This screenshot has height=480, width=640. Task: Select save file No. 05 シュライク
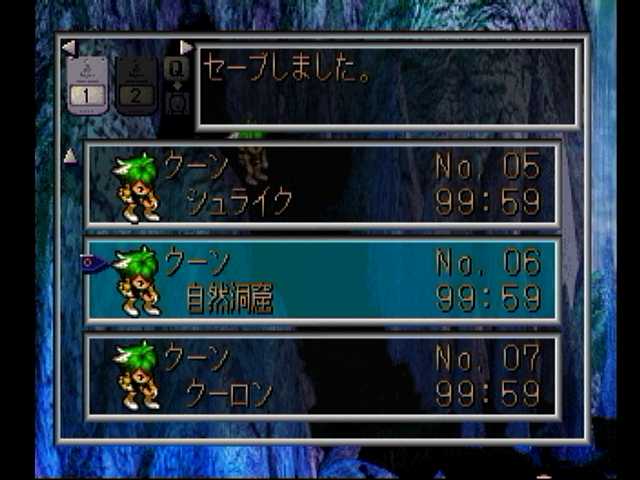[x=322, y=185]
